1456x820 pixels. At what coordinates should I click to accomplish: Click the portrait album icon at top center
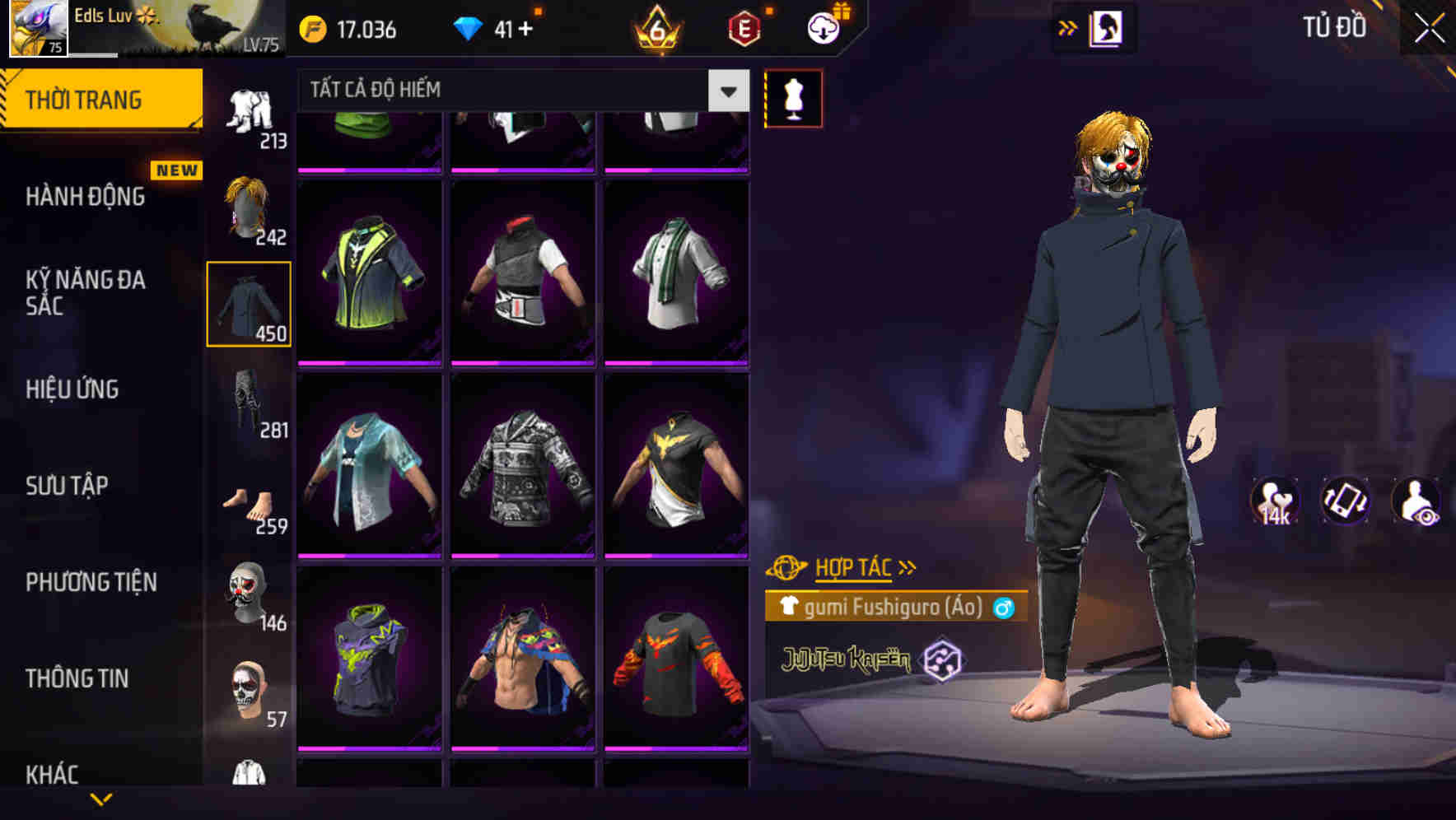click(1108, 26)
